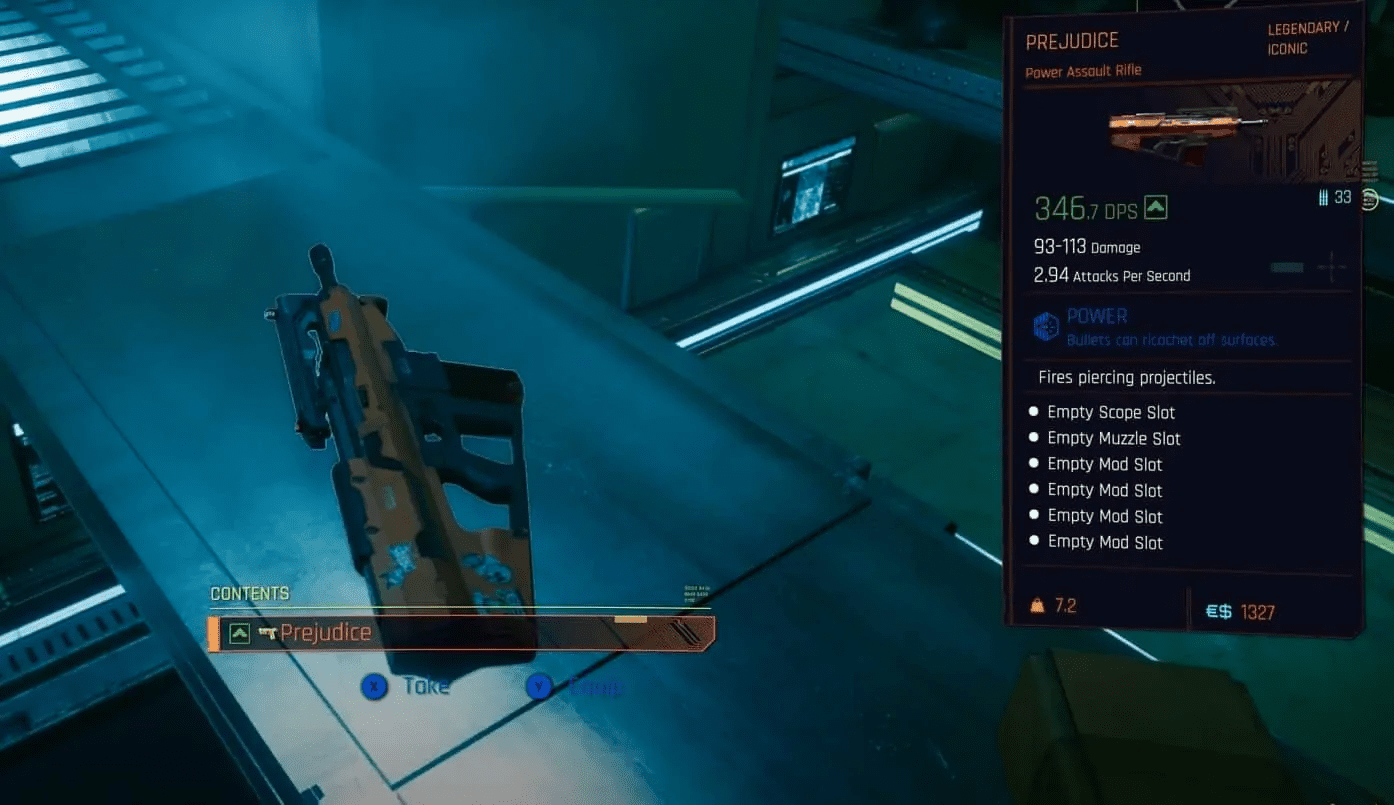Select the pistol icon beside Prejudice
This screenshot has width=1394, height=805.
click(x=266, y=631)
